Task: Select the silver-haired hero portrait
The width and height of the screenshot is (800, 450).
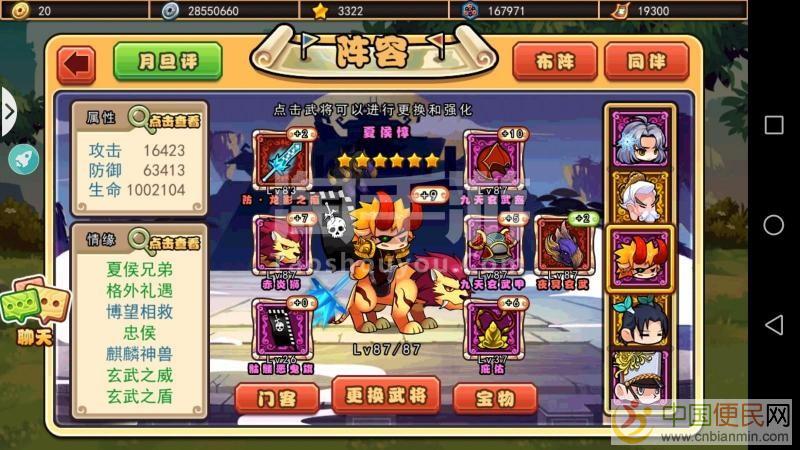Action: [640, 138]
